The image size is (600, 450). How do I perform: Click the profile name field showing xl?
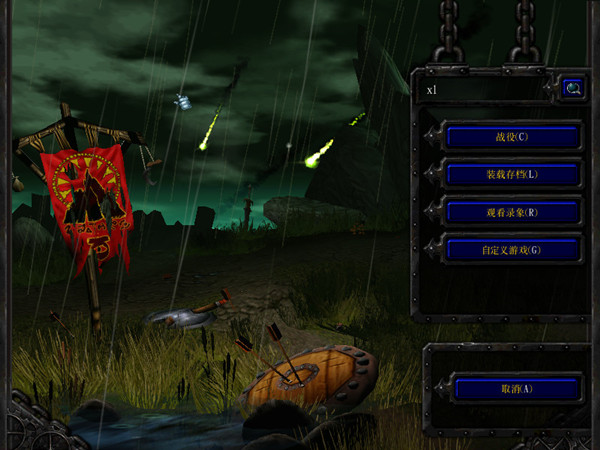click(x=482, y=89)
